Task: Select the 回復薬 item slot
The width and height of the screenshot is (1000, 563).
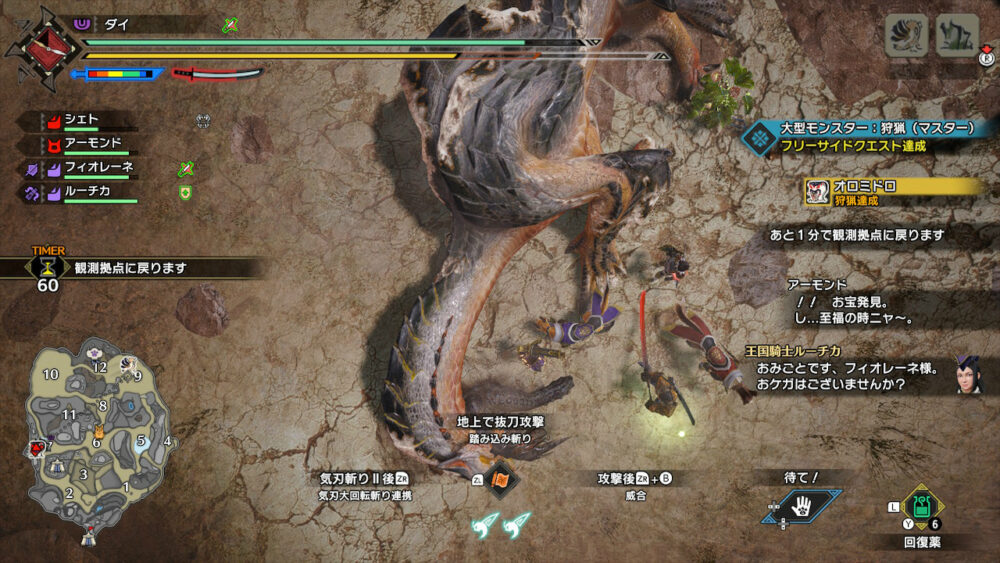Action: 919,505
